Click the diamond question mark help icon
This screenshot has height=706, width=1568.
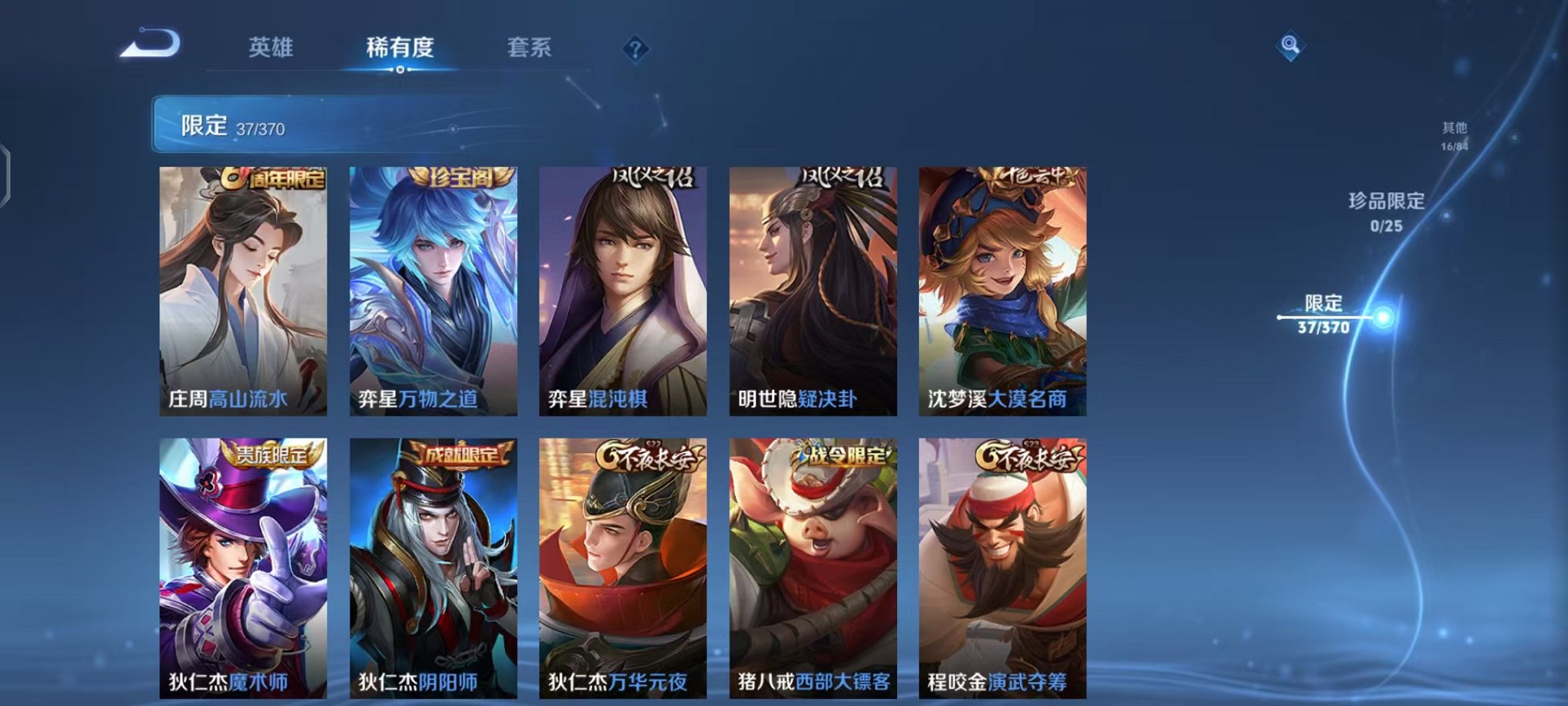634,49
